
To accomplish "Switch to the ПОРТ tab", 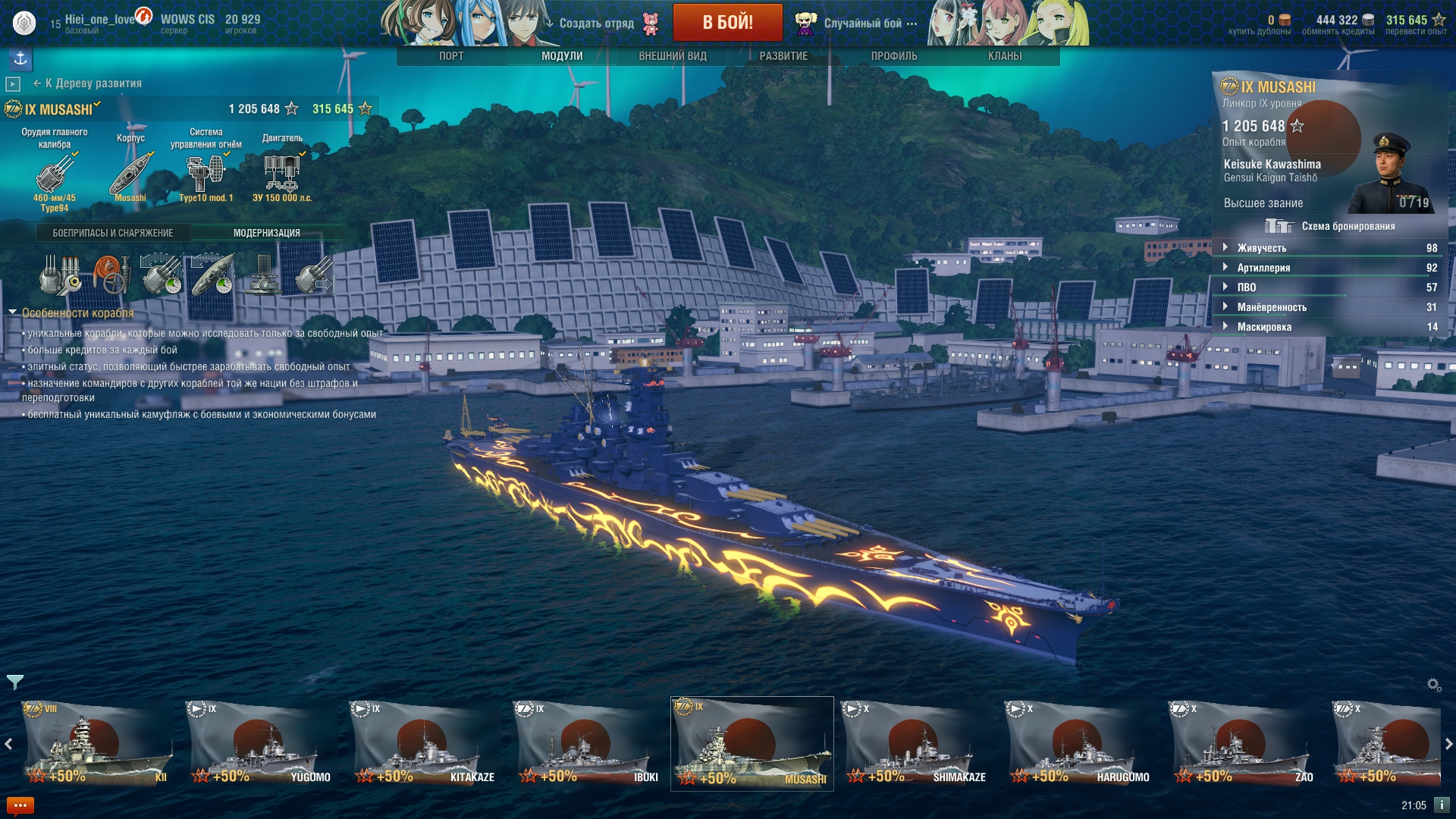I will (x=451, y=56).
